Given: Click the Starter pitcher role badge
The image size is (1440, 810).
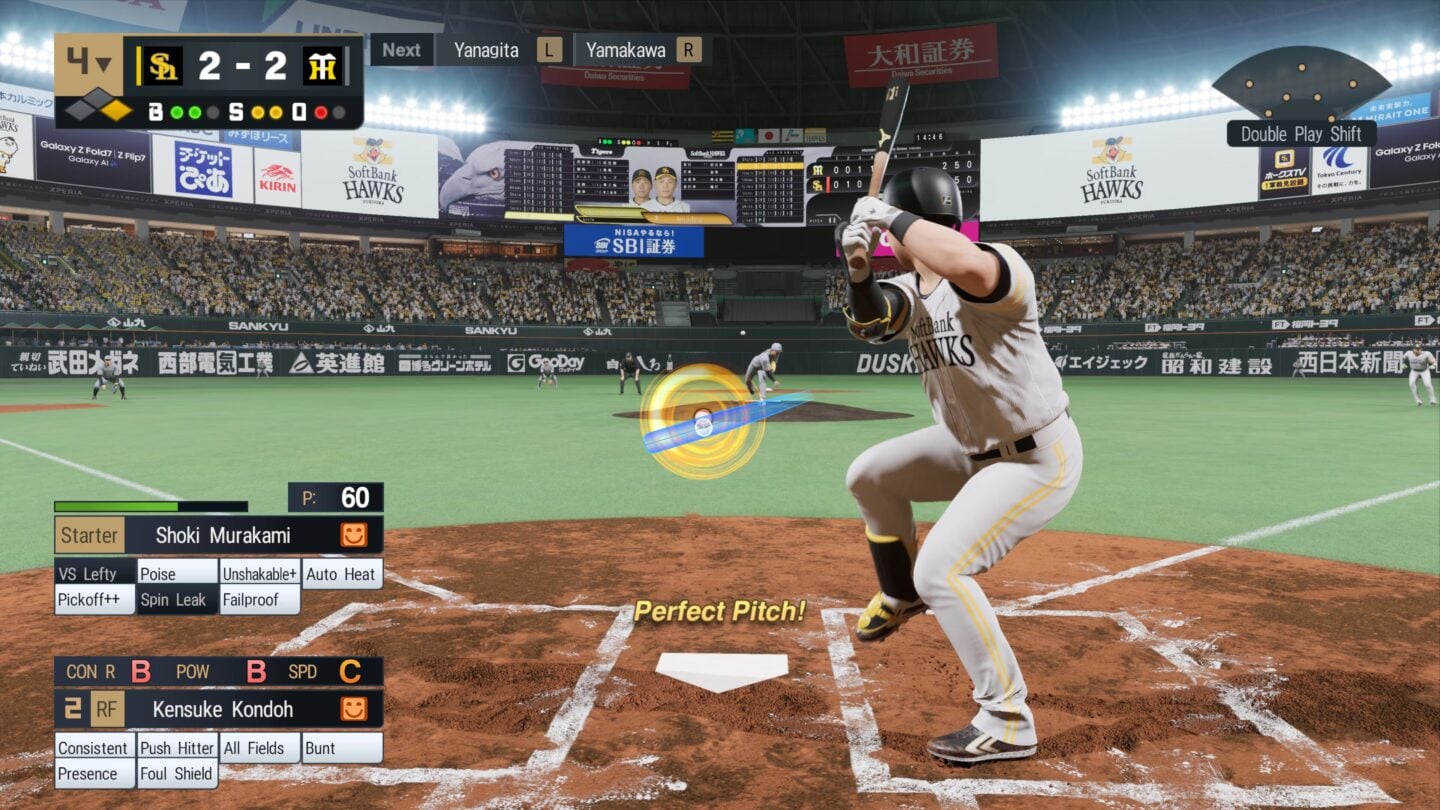Looking at the screenshot, I should tap(88, 536).
